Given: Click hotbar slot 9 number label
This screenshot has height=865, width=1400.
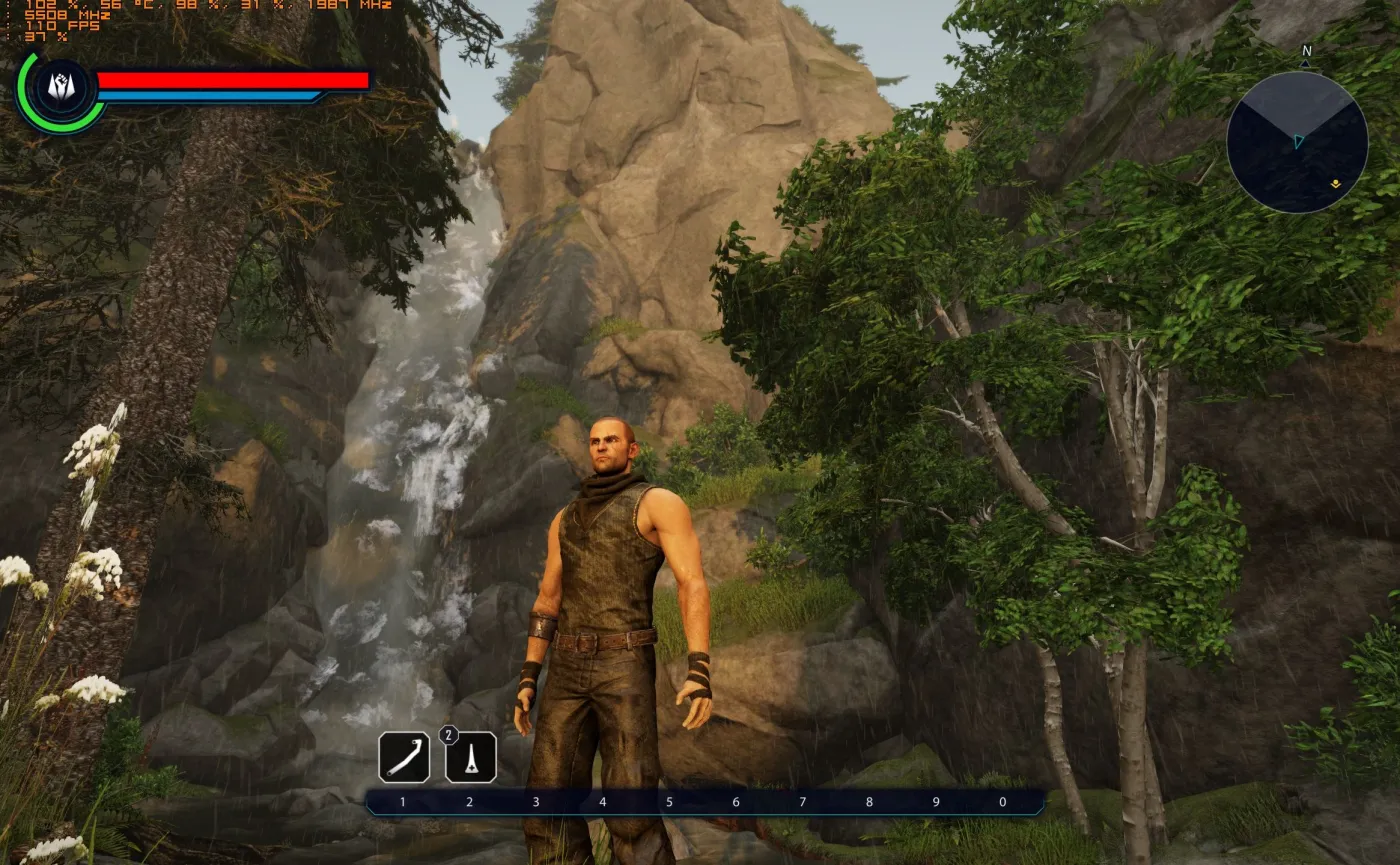Looking at the screenshot, I should coord(934,801).
